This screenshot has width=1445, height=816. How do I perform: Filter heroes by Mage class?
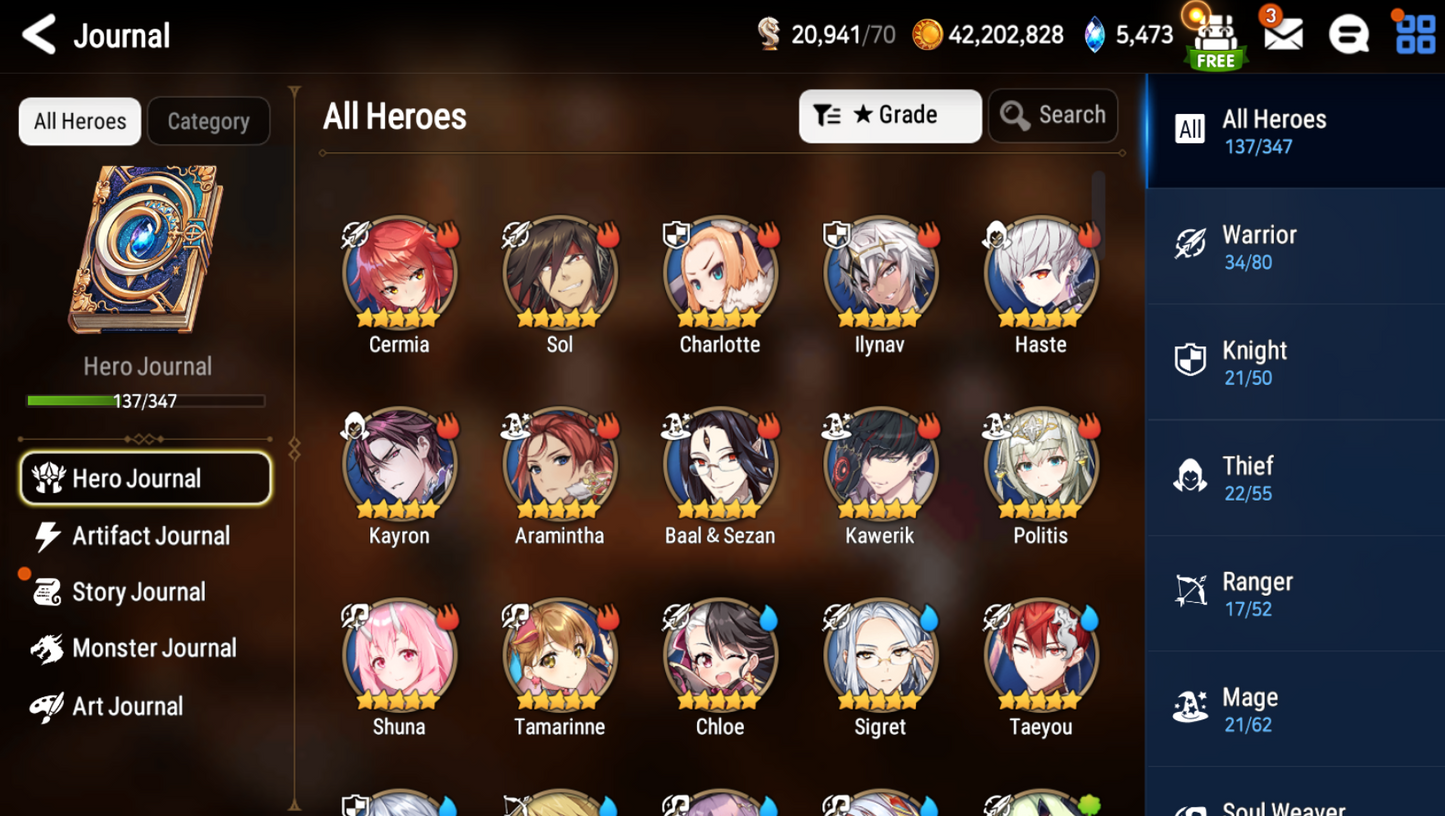tap(1294, 709)
